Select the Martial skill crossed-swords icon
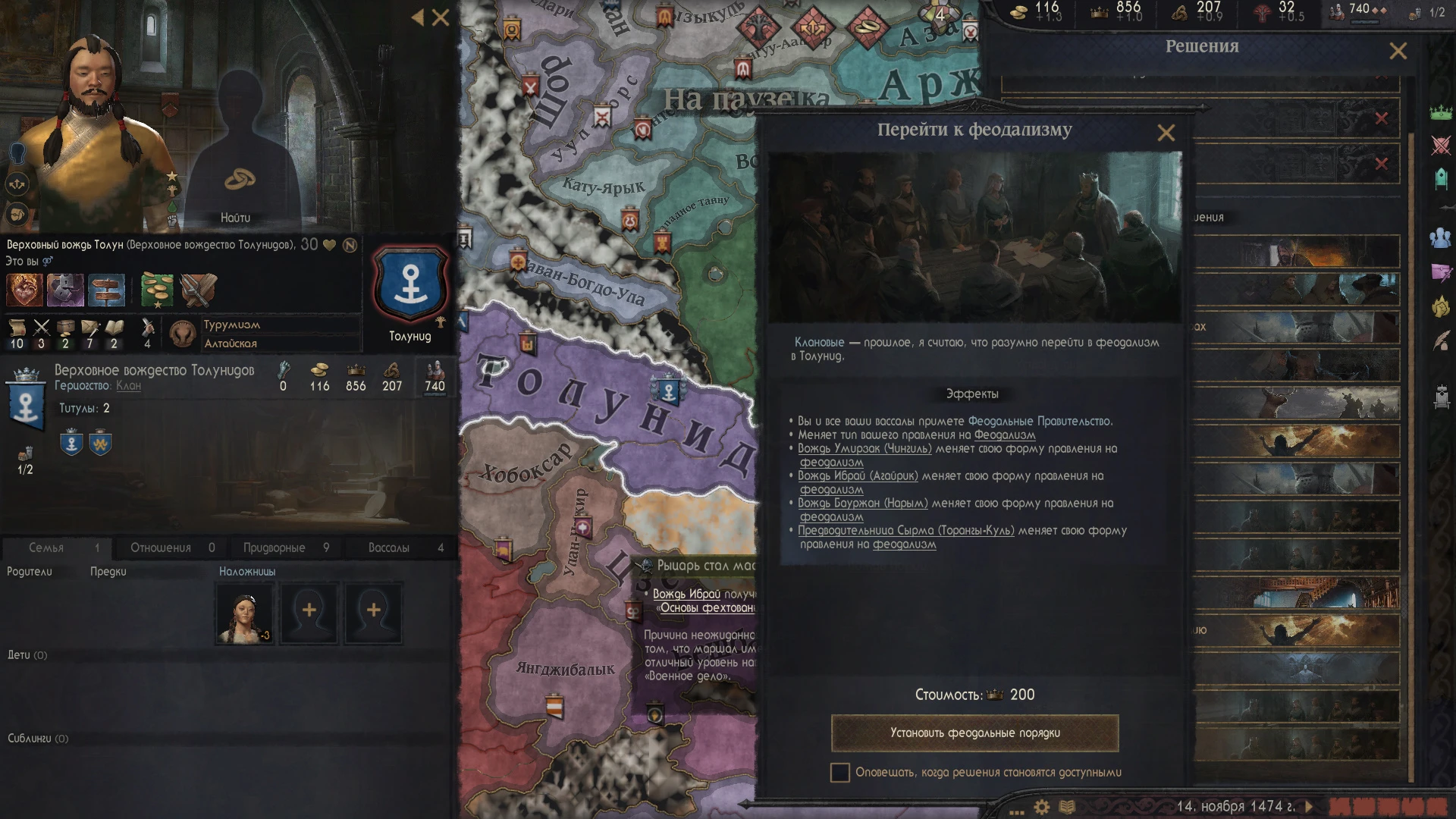The width and height of the screenshot is (1456, 819). click(42, 328)
